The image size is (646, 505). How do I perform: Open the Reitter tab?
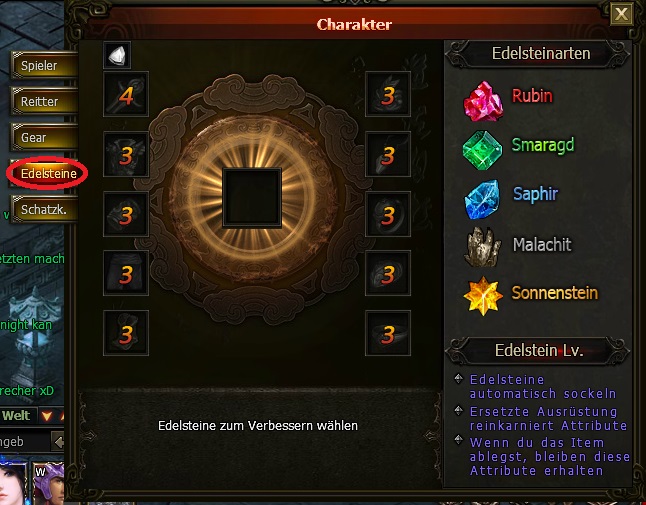[x=40, y=101]
